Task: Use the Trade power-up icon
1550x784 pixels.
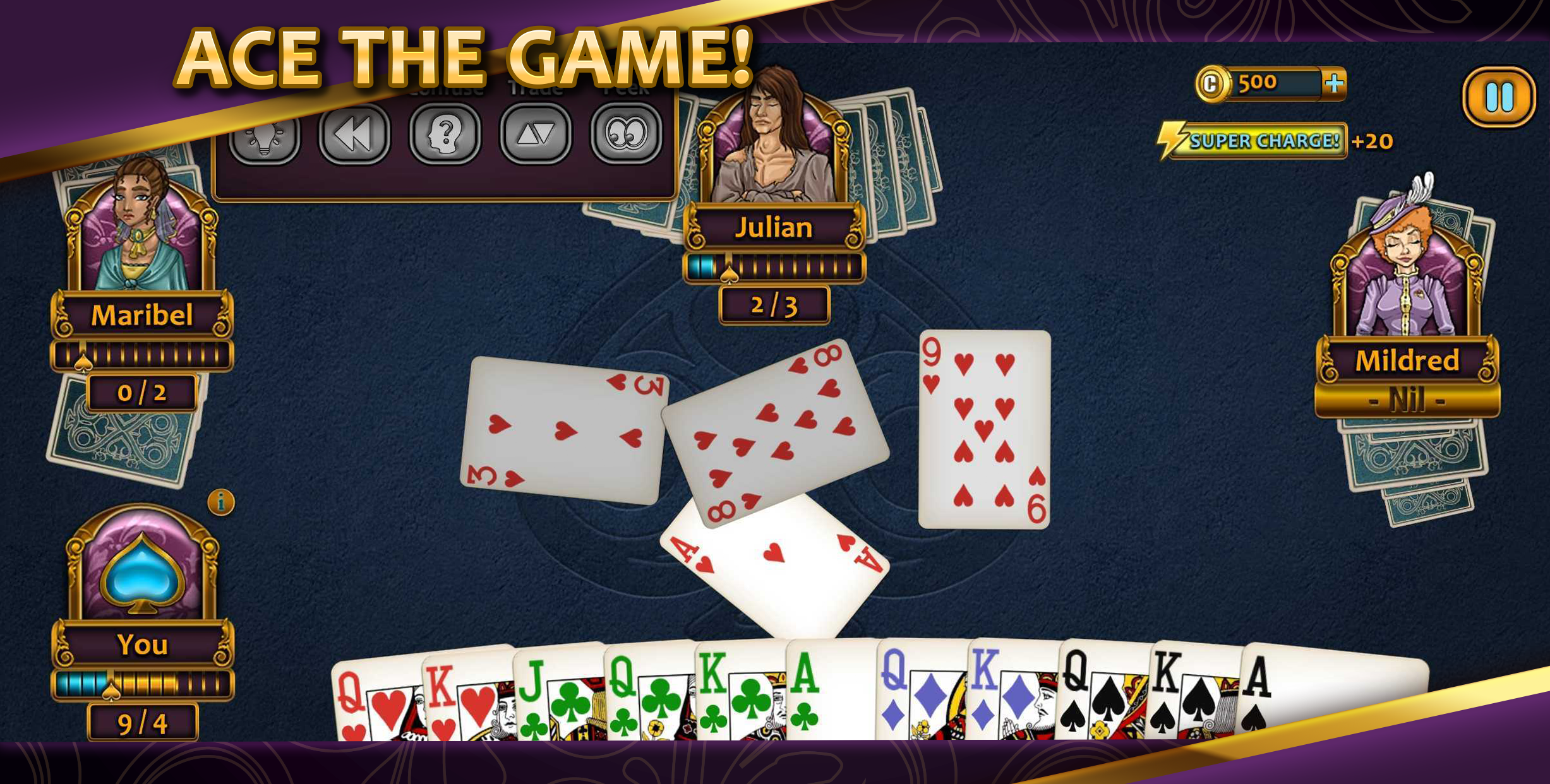Action: (x=536, y=135)
